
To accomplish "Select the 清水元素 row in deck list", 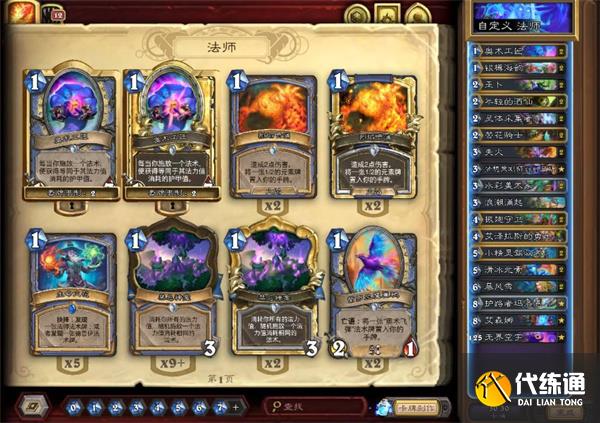I will click(x=523, y=266).
